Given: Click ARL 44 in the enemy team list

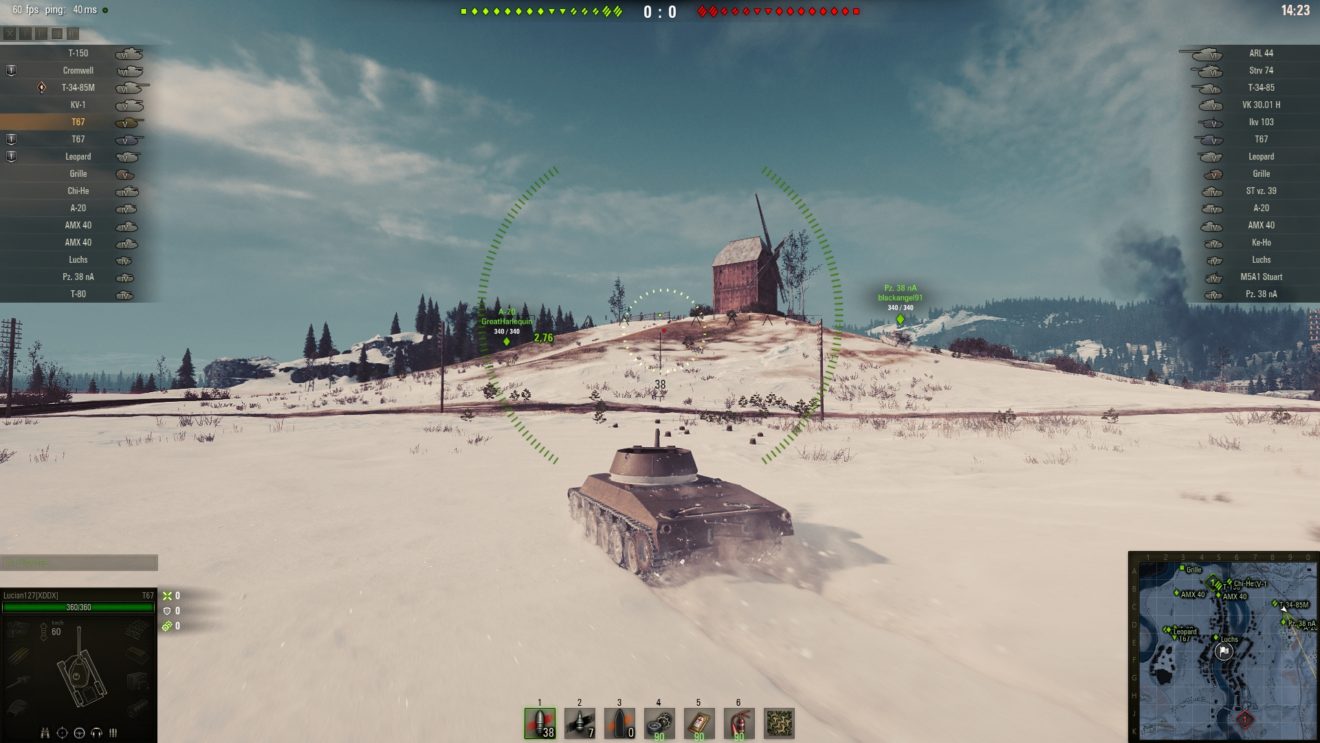Looking at the screenshot, I should pyautogui.click(x=1260, y=53).
